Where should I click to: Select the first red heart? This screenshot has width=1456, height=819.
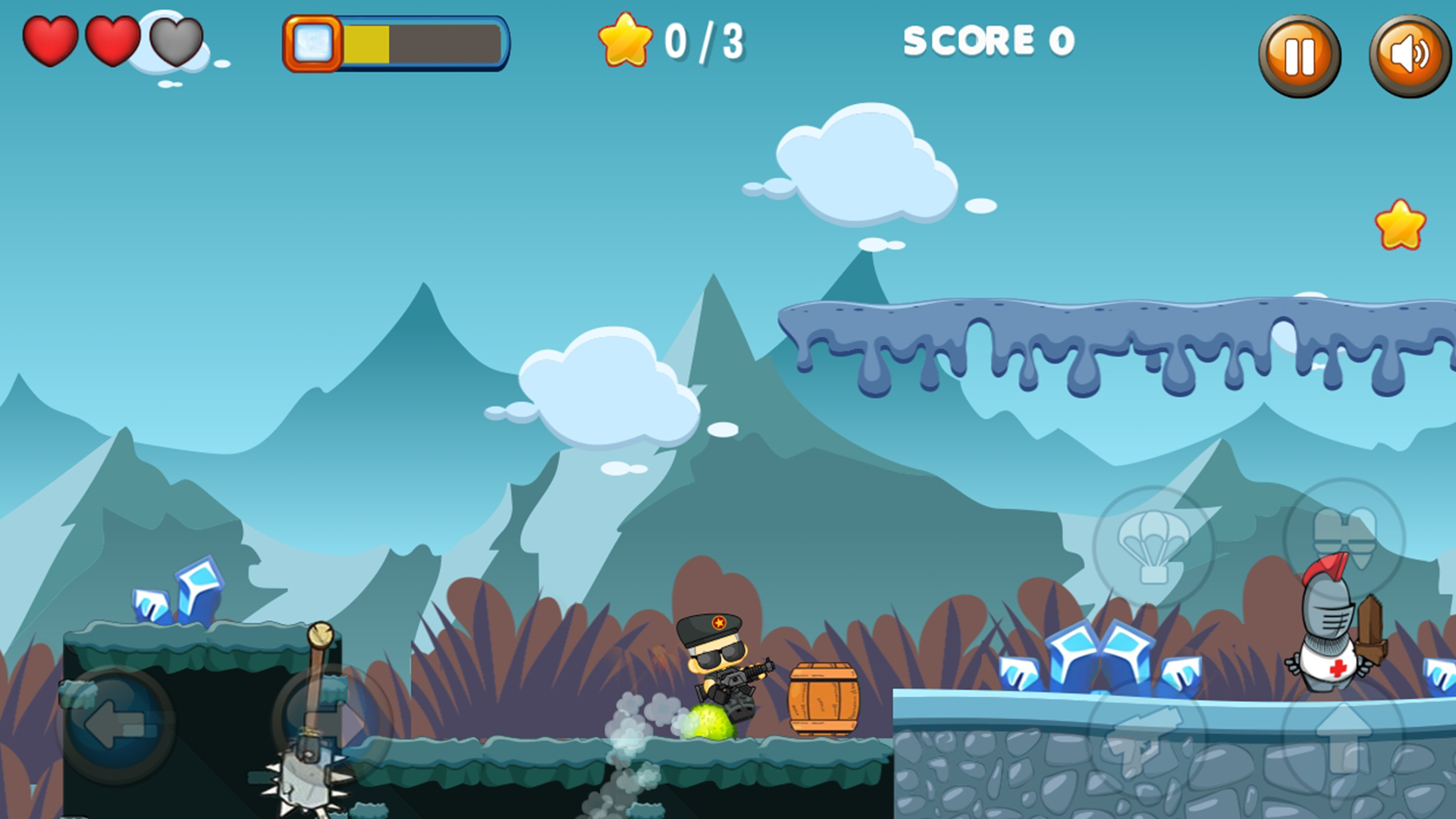[49, 42]
